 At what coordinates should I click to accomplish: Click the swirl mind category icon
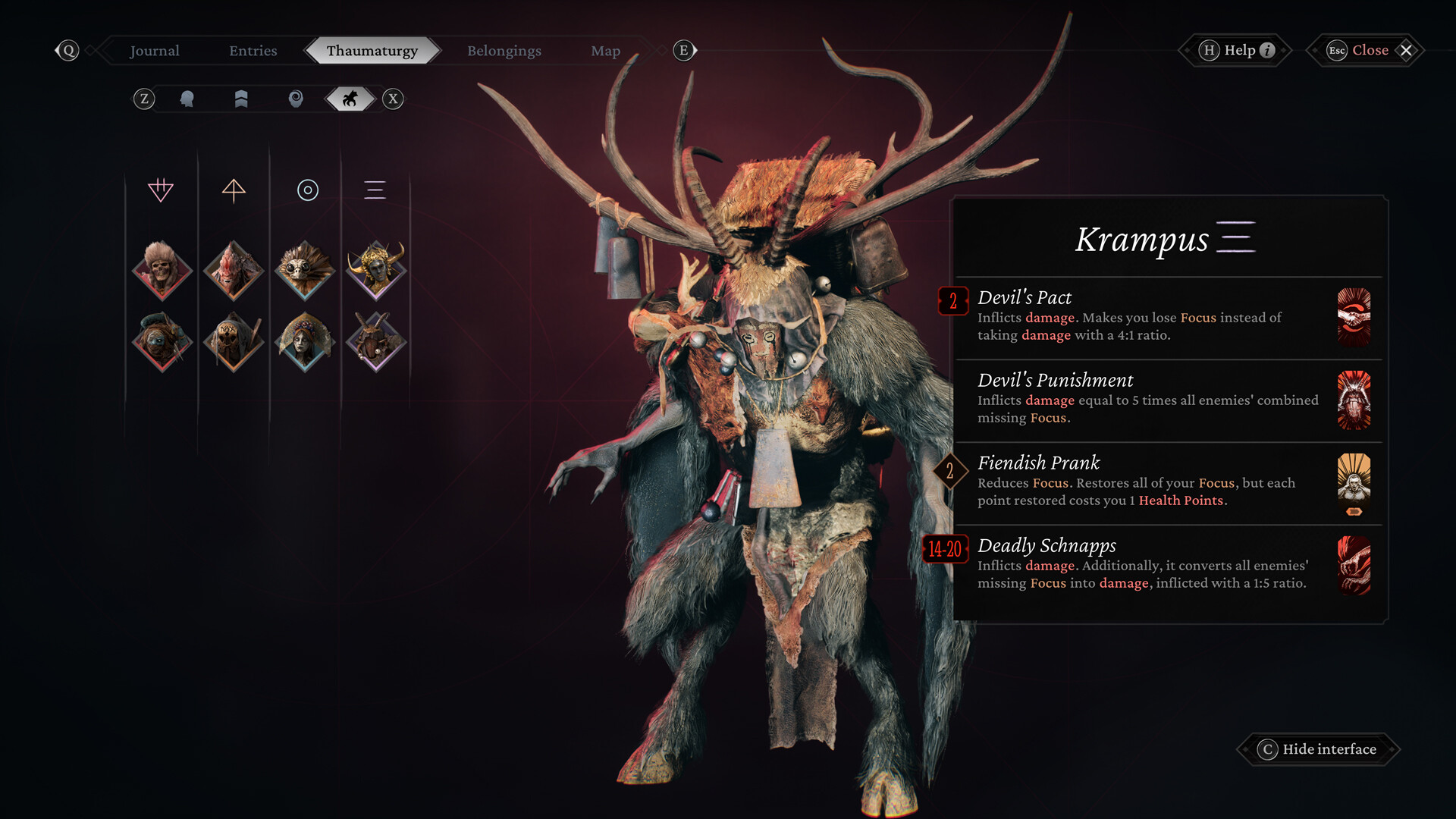295,99
